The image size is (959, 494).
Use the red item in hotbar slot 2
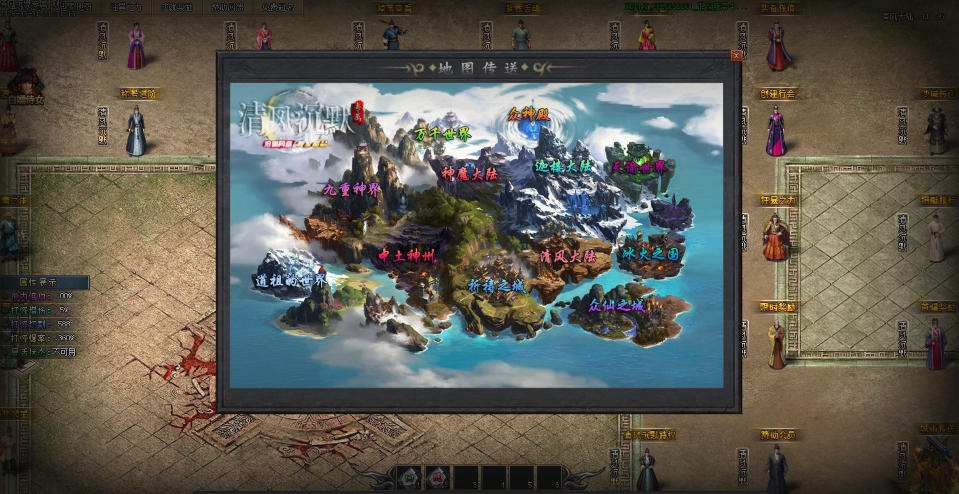[x=438, y=479]
